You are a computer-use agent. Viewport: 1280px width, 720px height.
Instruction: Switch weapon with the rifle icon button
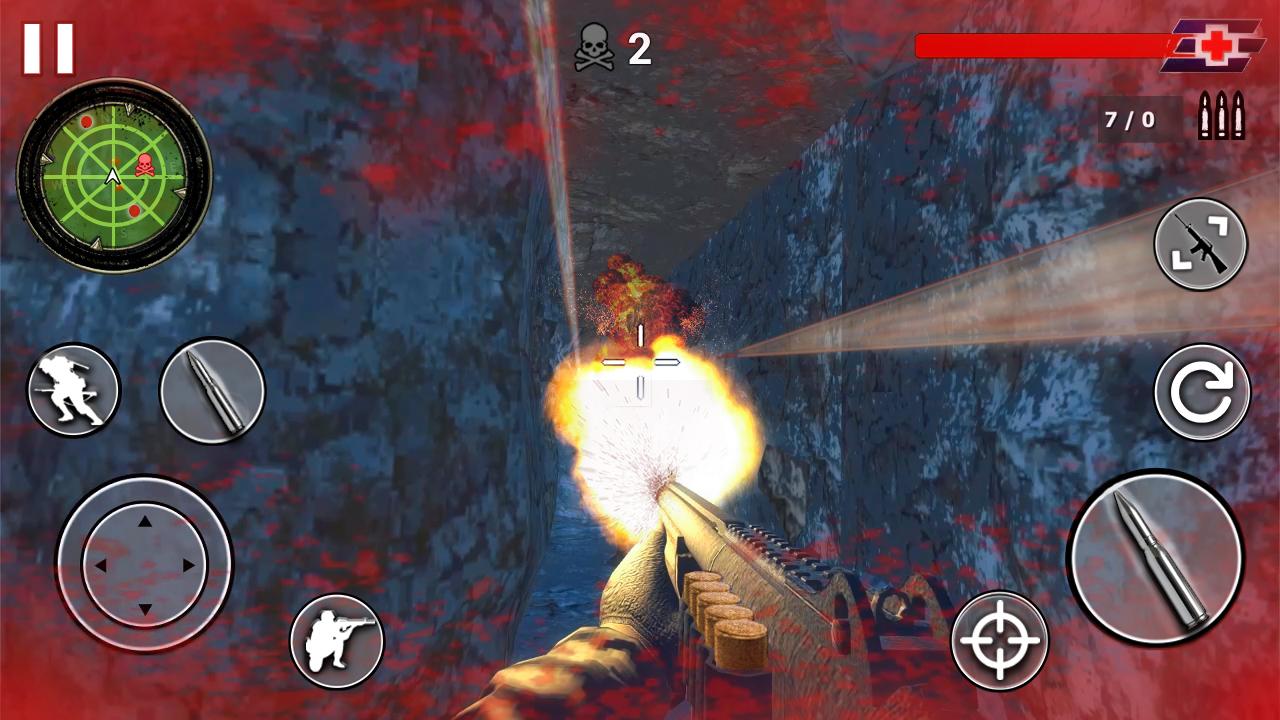click(x=1200, y=244)
